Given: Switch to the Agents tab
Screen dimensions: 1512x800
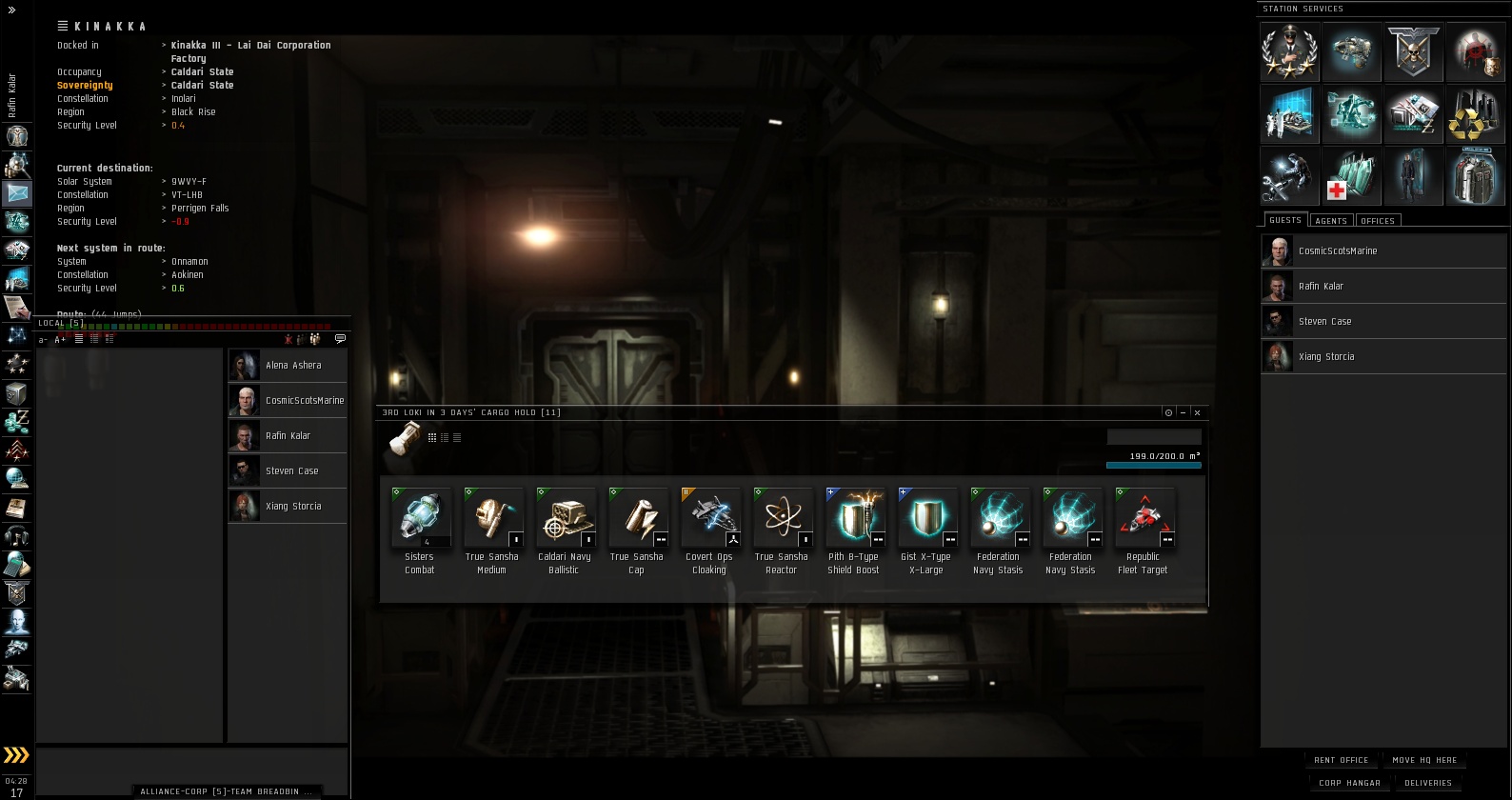Looking at the screenshot, I should click(x=1330, y=221).
